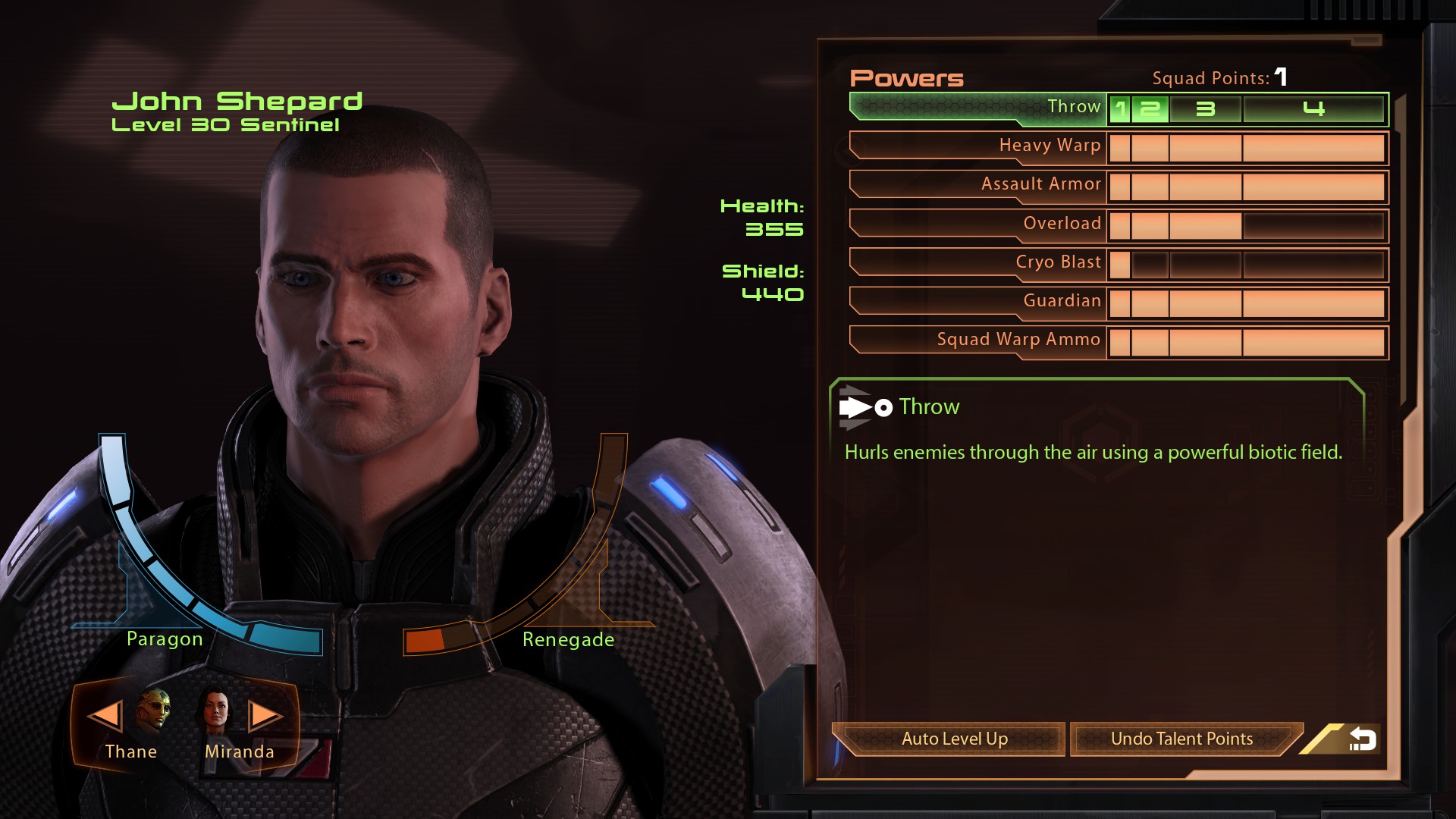This screenshot has width=1456, height=819.
Task: View Thane's squad portrait
Action: tap(154, 710)
